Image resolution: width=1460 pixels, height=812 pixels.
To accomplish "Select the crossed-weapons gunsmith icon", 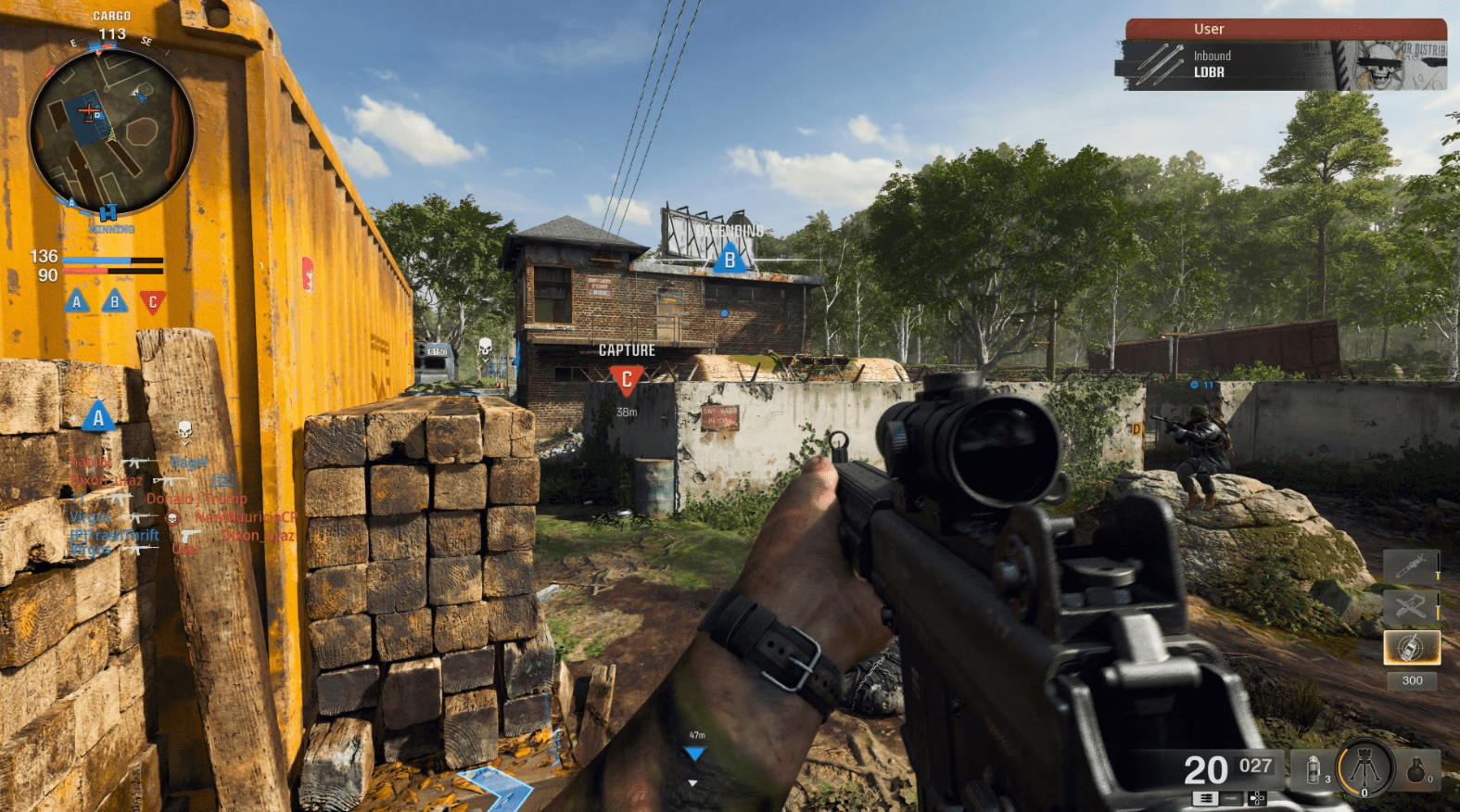I will click(x=1411, y=605).
